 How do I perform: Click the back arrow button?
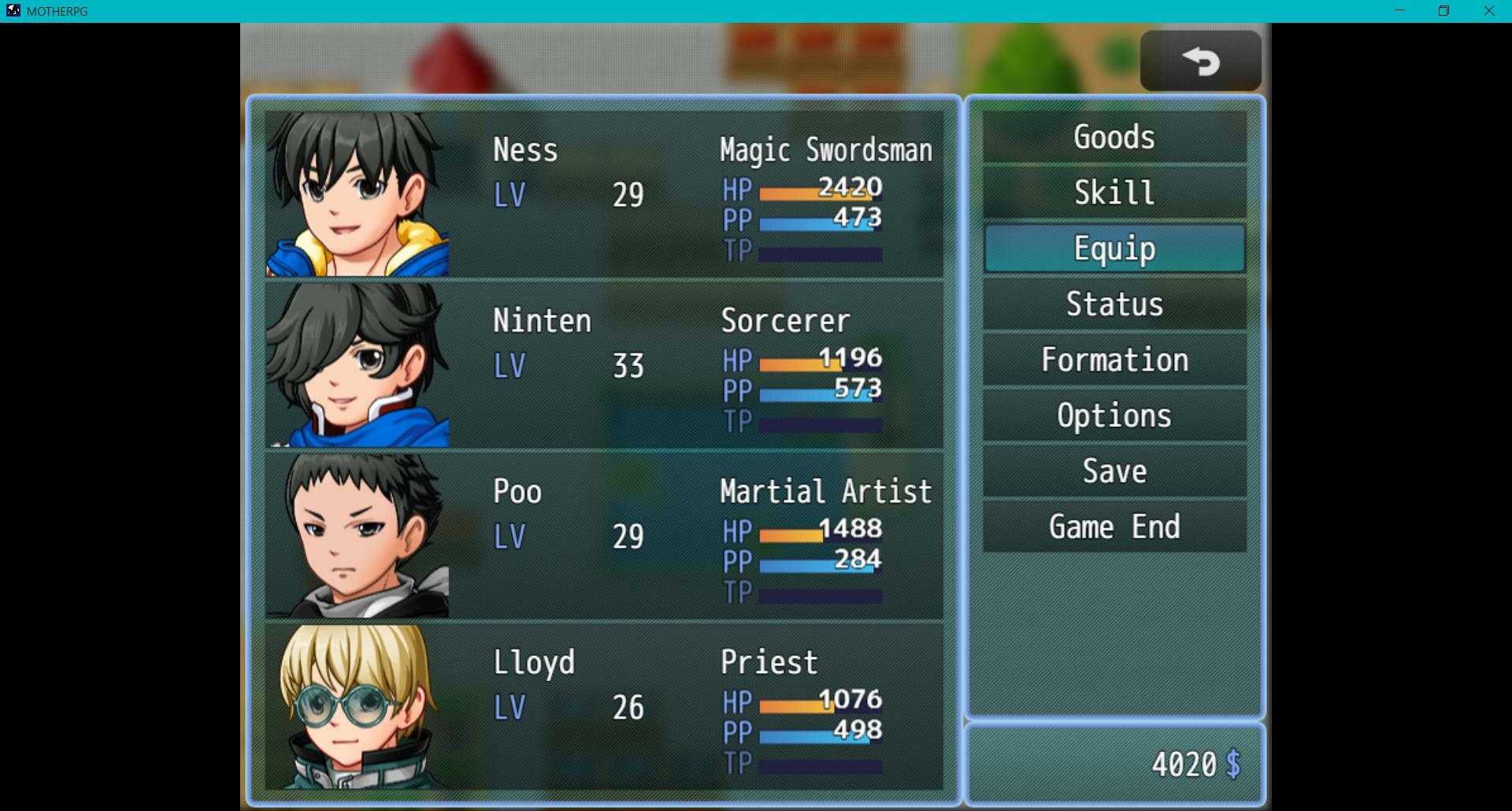1200,61
